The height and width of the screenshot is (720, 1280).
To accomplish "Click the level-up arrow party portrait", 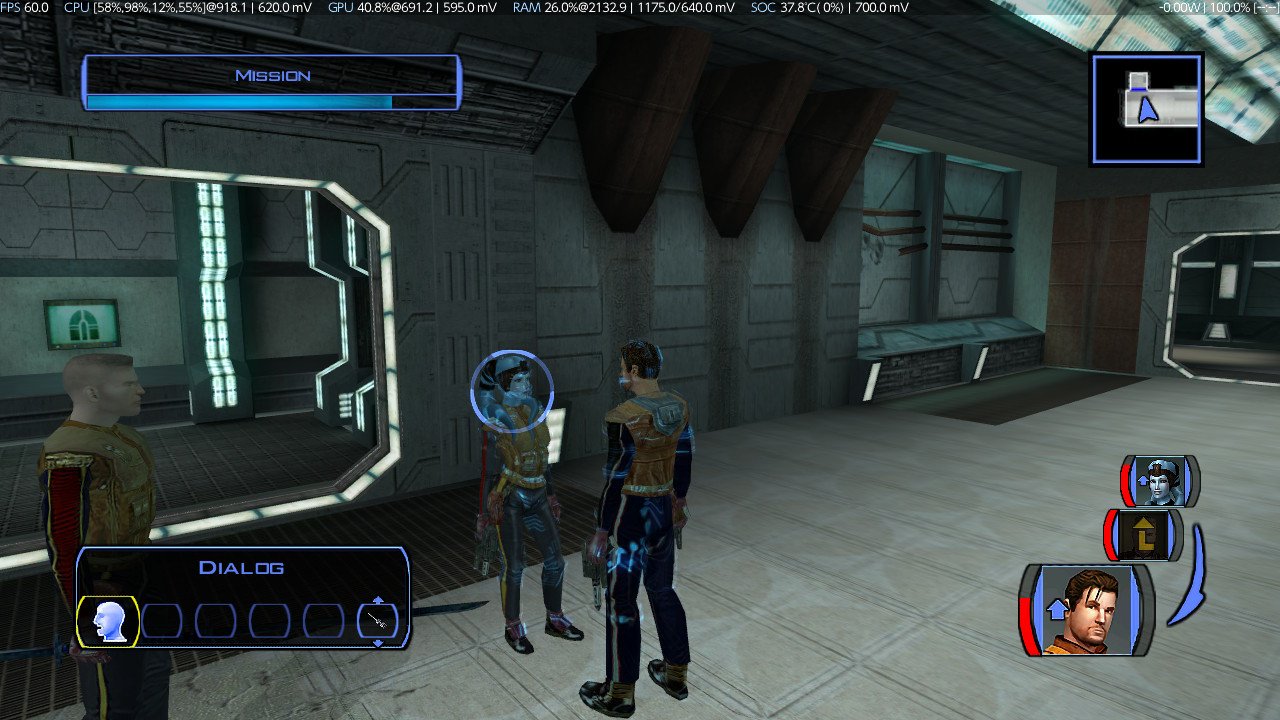I will point(1145,535).
